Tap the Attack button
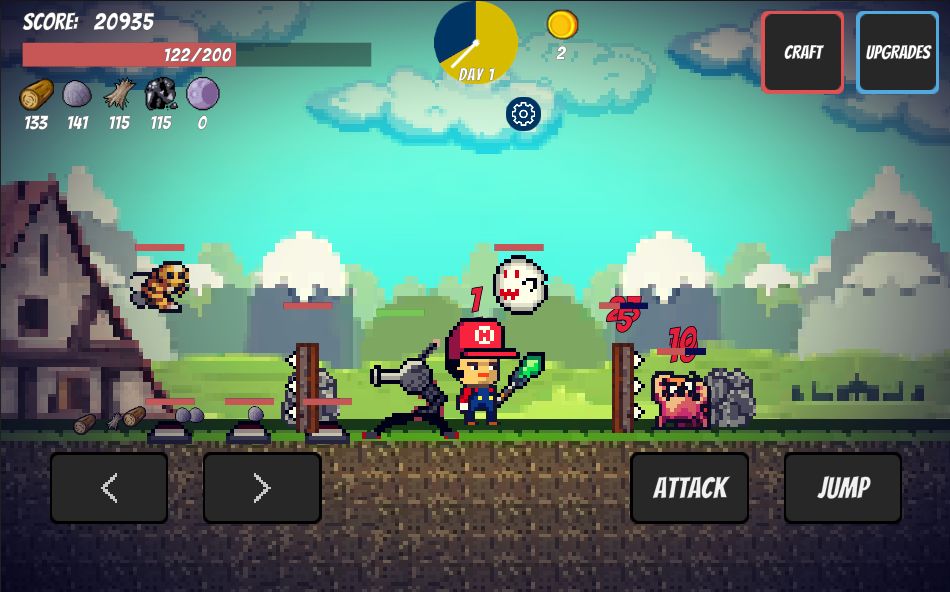The height and width of the screenshot is (592, 950). (690, 488)
